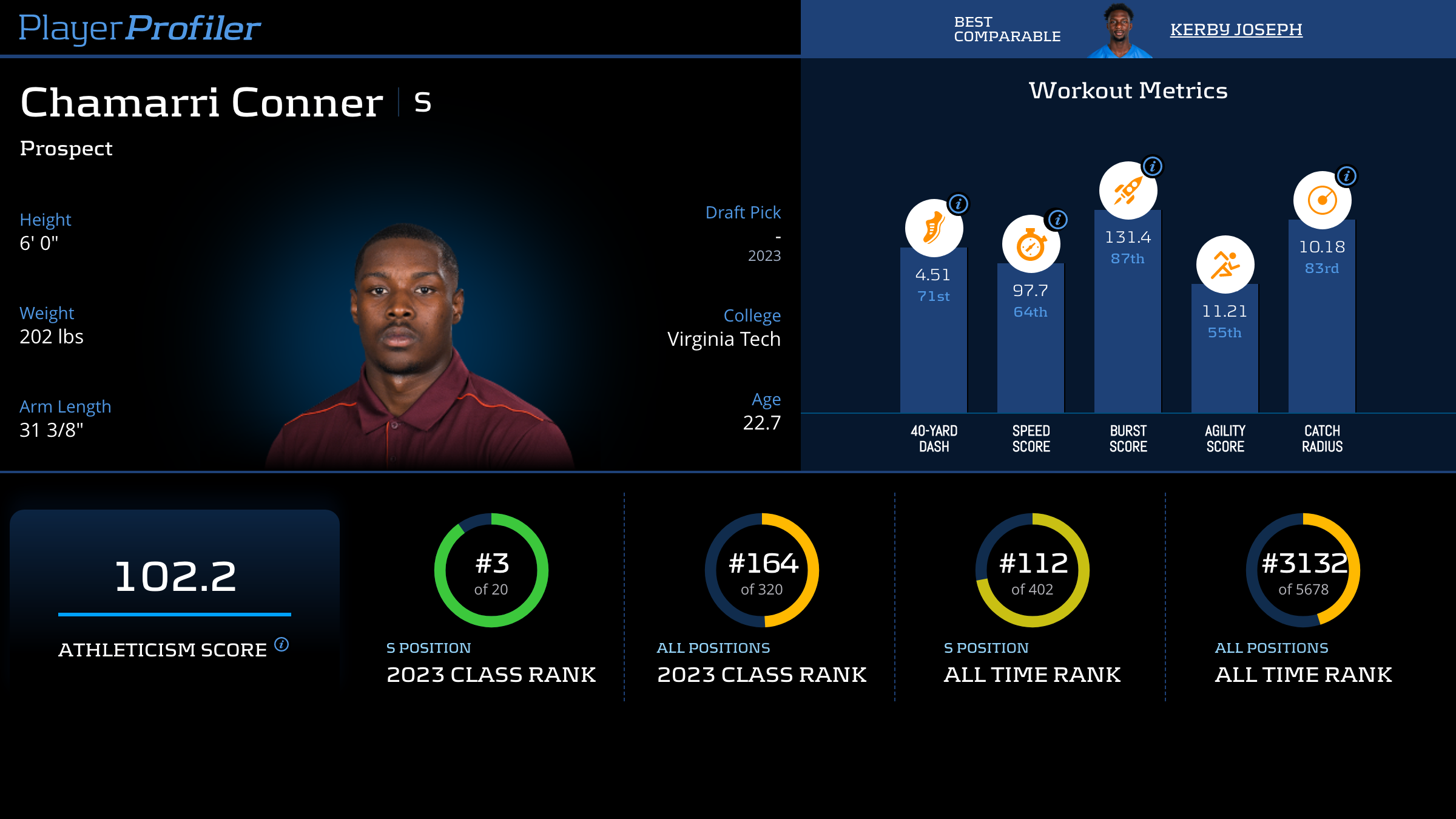Image resolution: width=1456 pixels, height=819 pixels.
Task: Open the Catch Radius info tooltip
Action: [1347, 176]
